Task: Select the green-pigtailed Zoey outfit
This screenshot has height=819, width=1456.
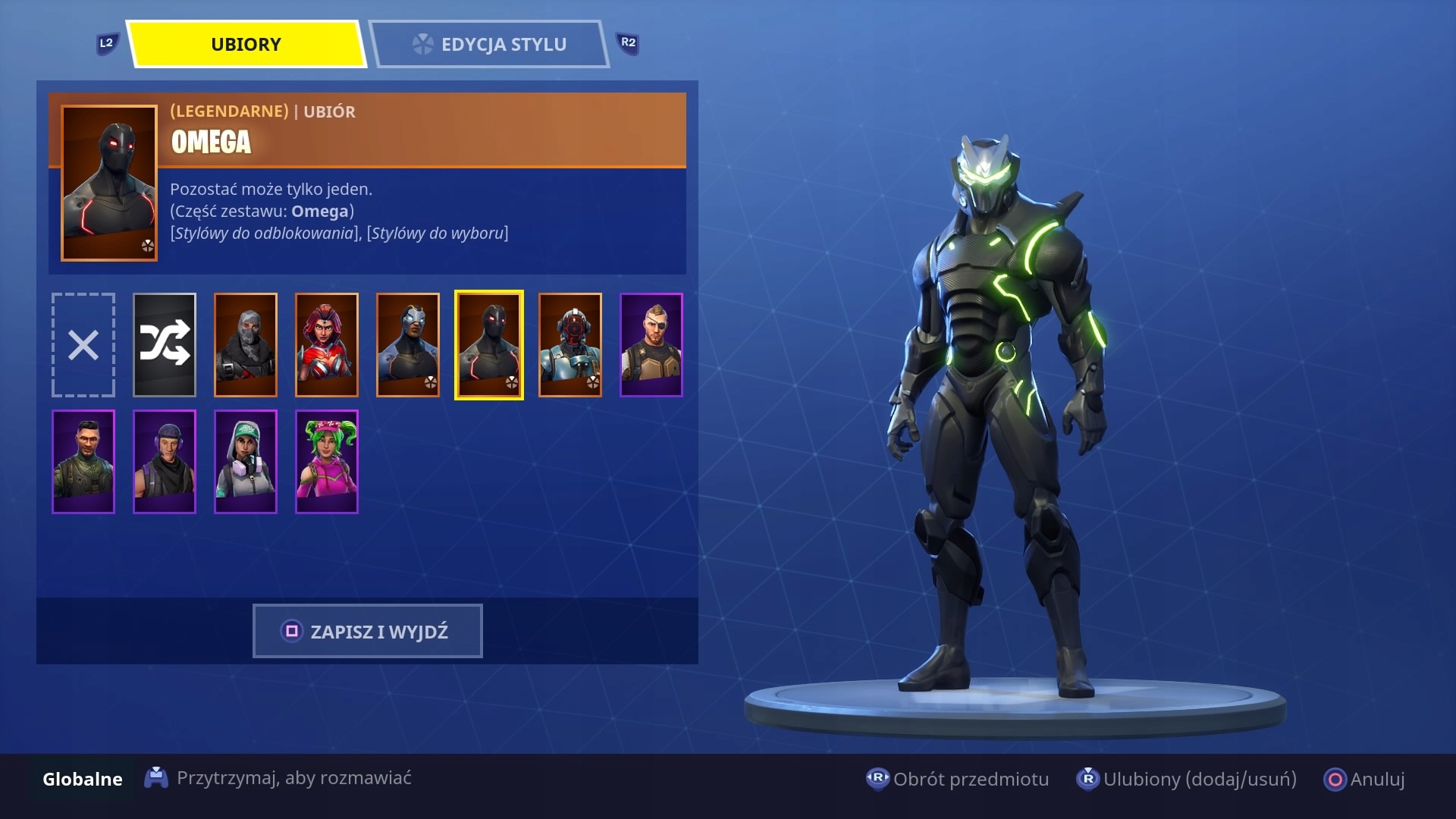Action: tap(327, 462)
